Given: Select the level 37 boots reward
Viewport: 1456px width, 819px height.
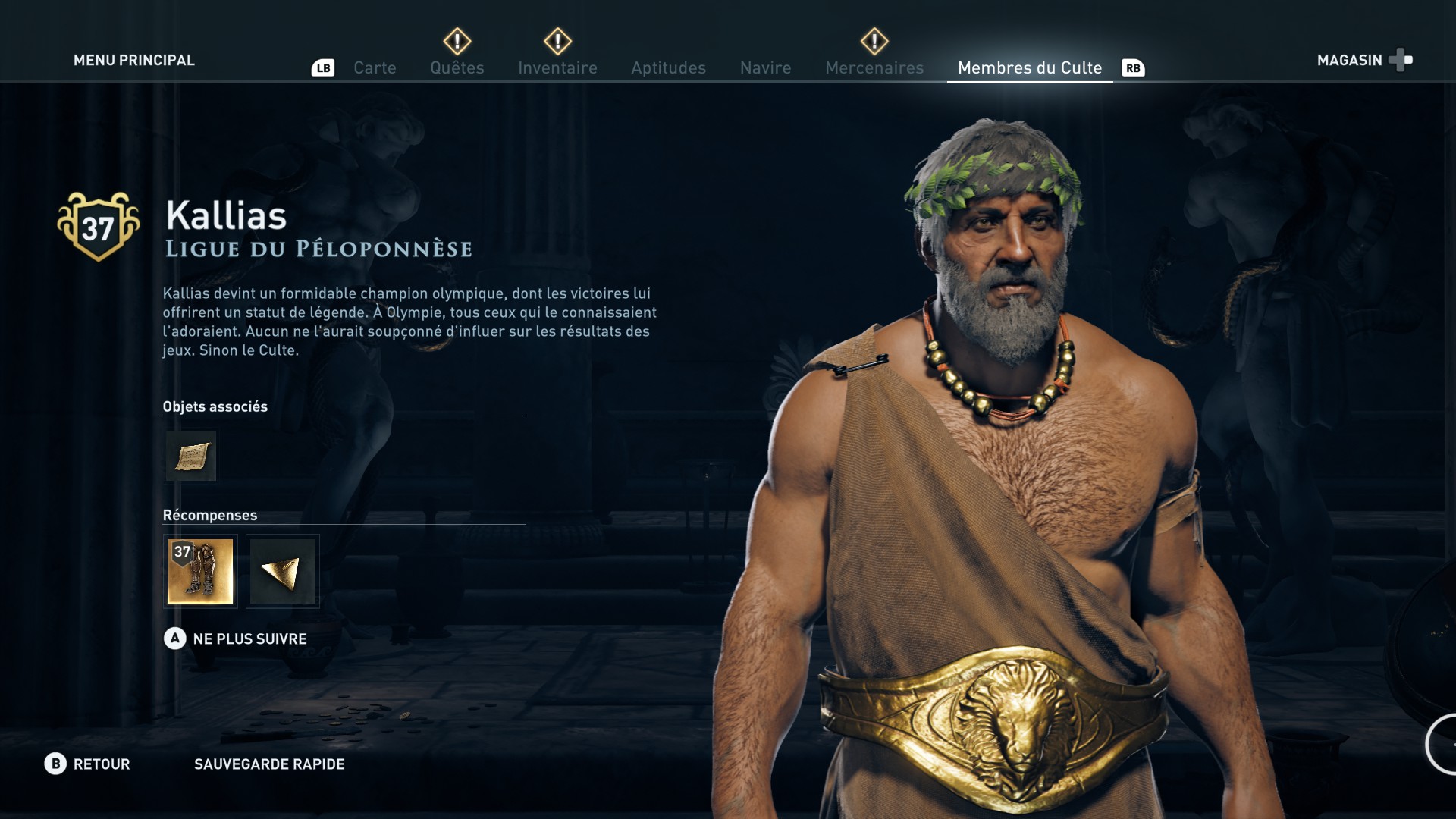Looking at the screenshot, I should coord(200,571).
